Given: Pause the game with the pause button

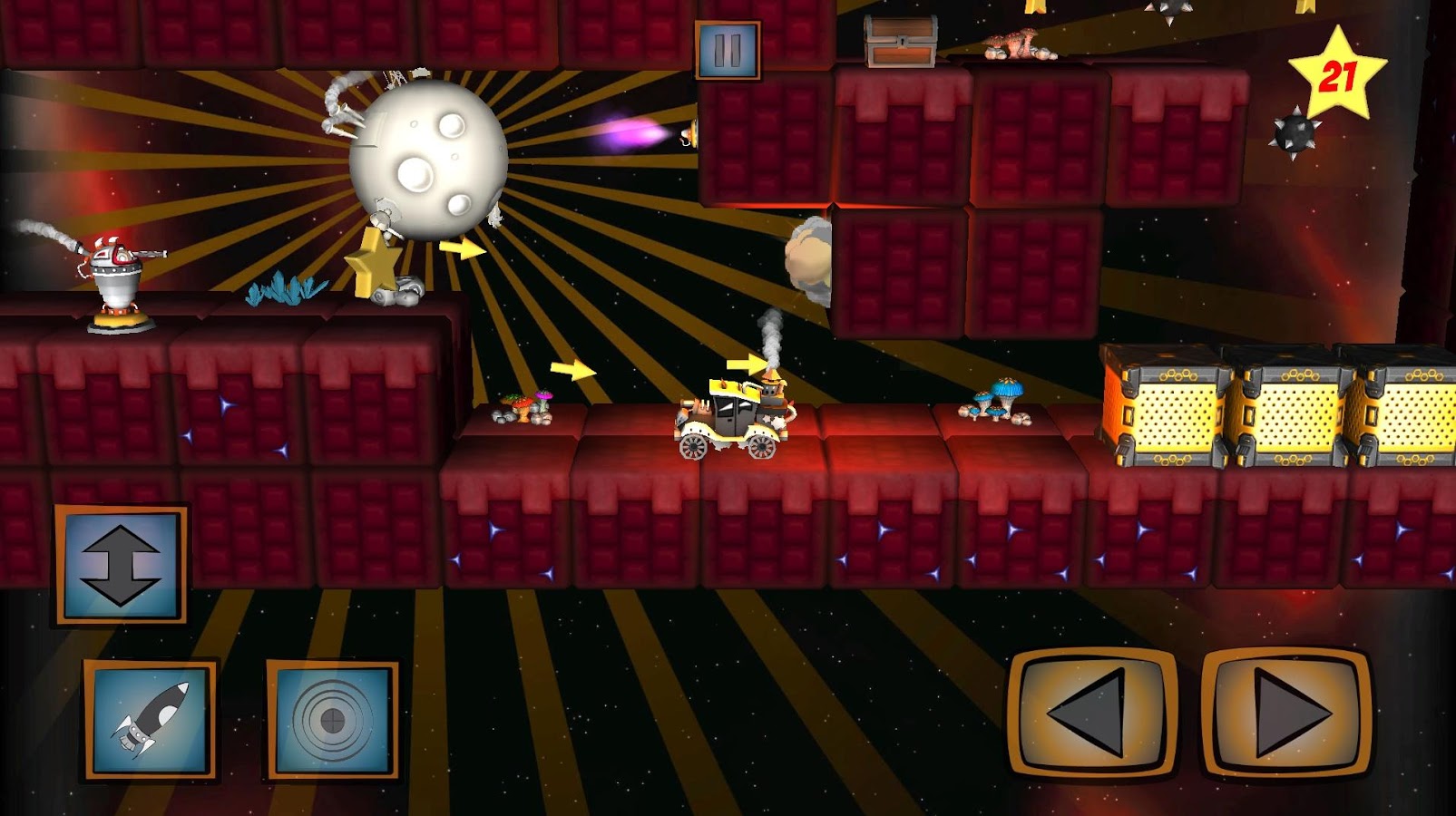Looking at the screenshot, I should coord(728,51).
